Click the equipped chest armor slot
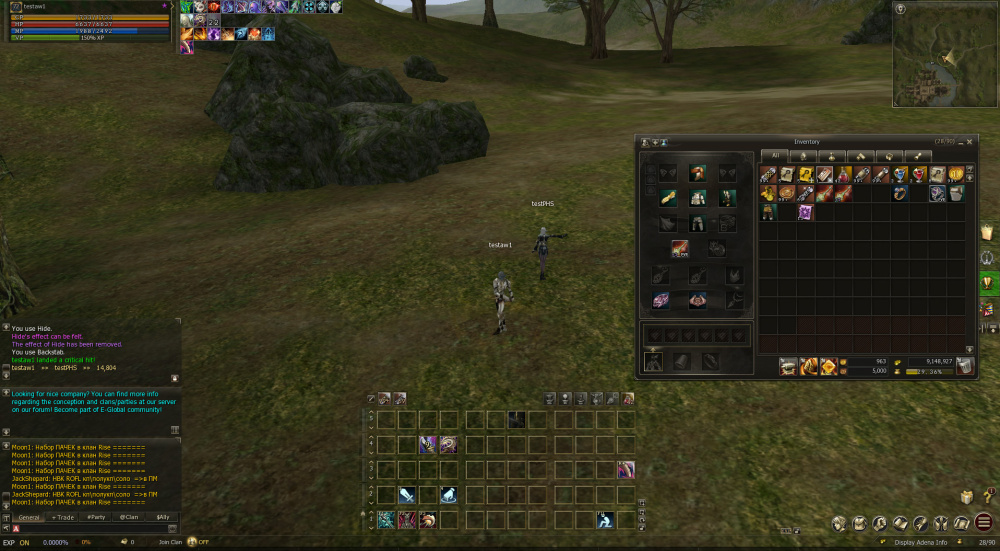Image resolution: width=1000 pixels, height=551 pixels. tap(698, 198)
